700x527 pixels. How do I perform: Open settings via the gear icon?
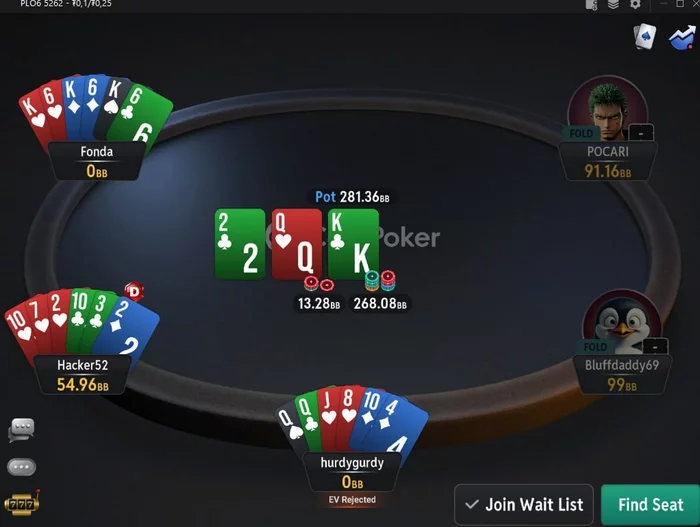[x=635, y=5]
